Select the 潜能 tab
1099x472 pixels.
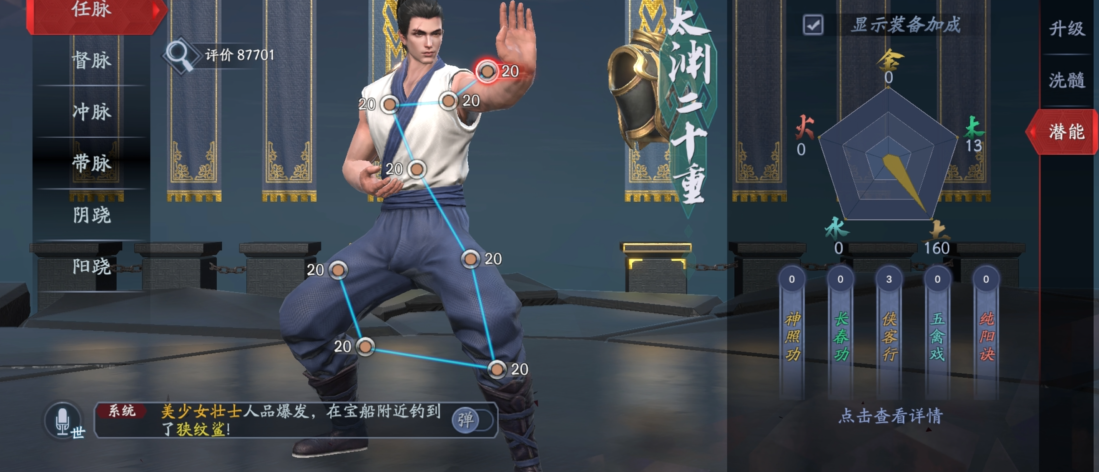[1066, 131]
